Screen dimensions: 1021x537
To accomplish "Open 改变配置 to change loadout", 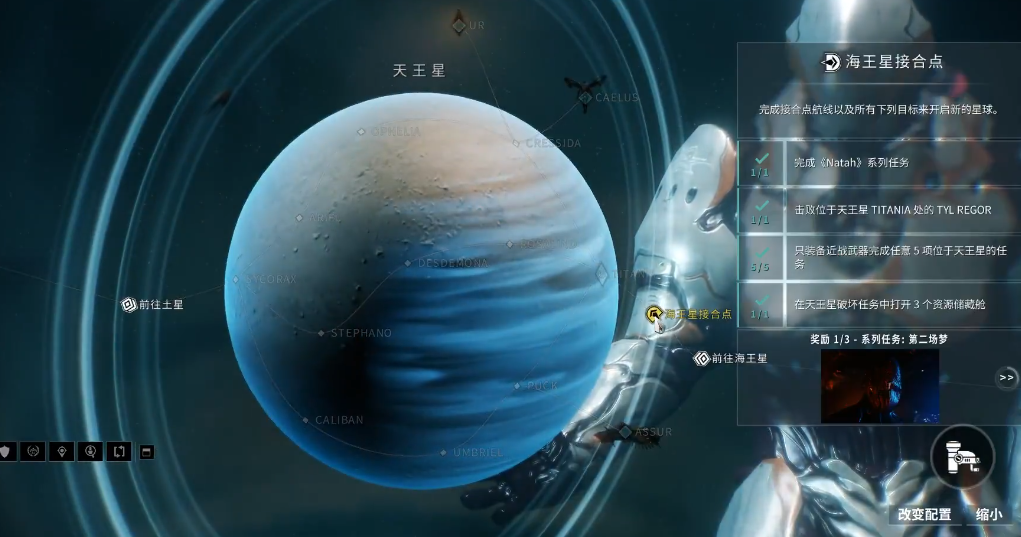I will point(923,514).
